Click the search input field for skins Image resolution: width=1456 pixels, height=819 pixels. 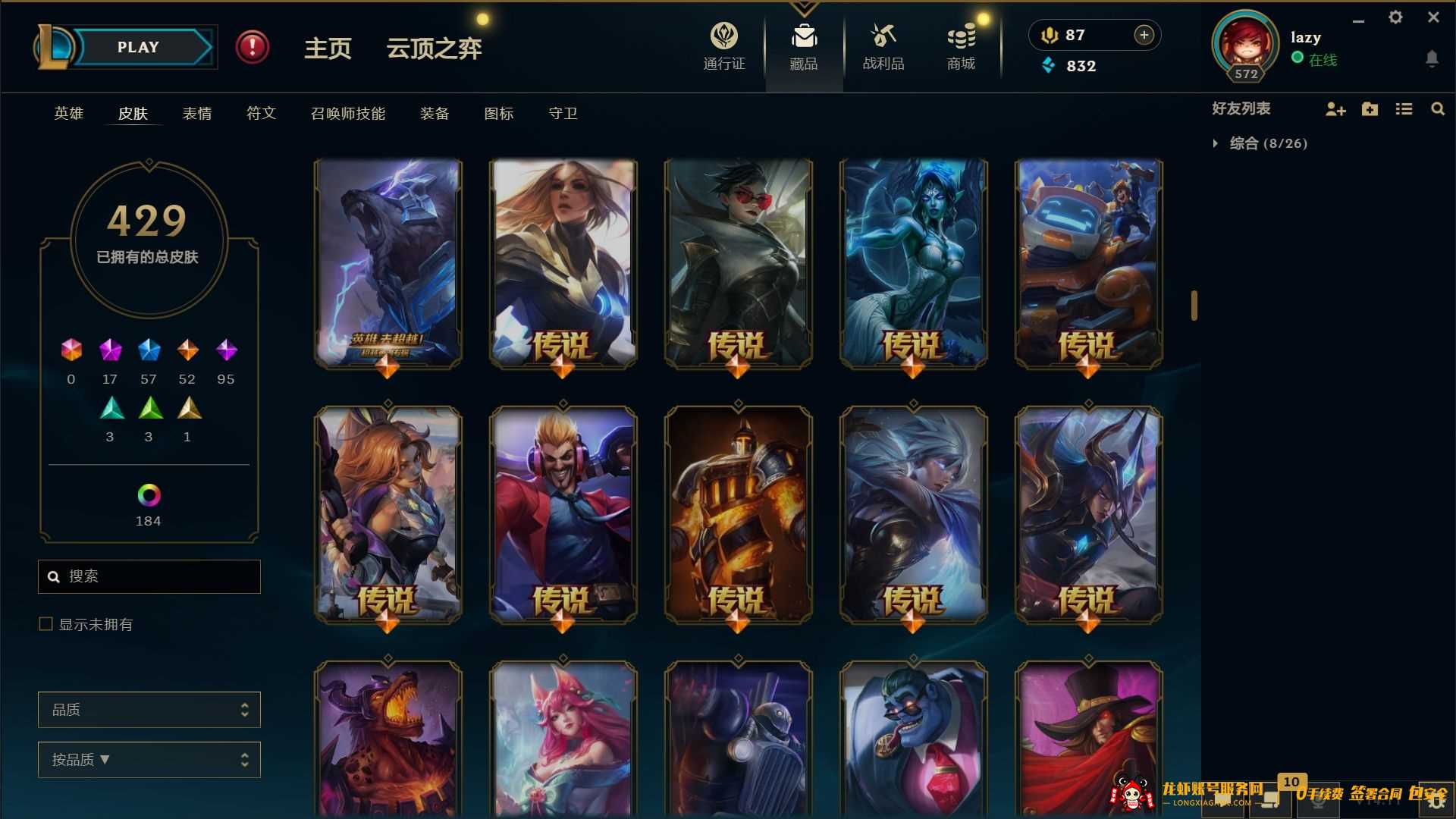tap(149, 576)
